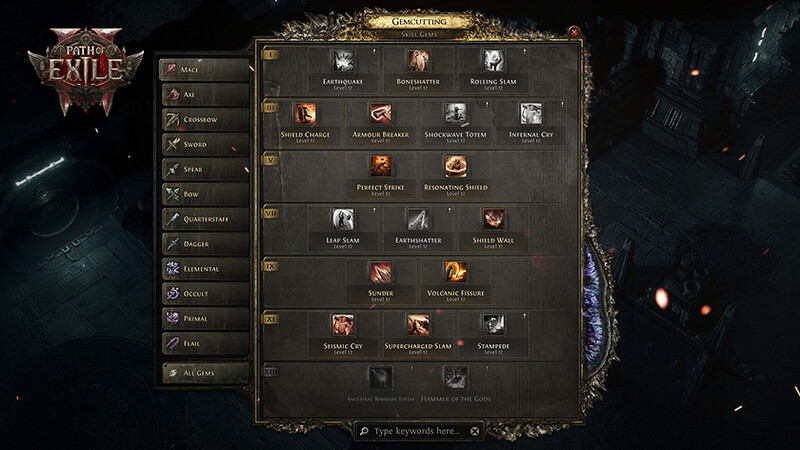
Task: Select the Shield Charge skill gem
Action: pyautogui.click(x=305, y=114)
